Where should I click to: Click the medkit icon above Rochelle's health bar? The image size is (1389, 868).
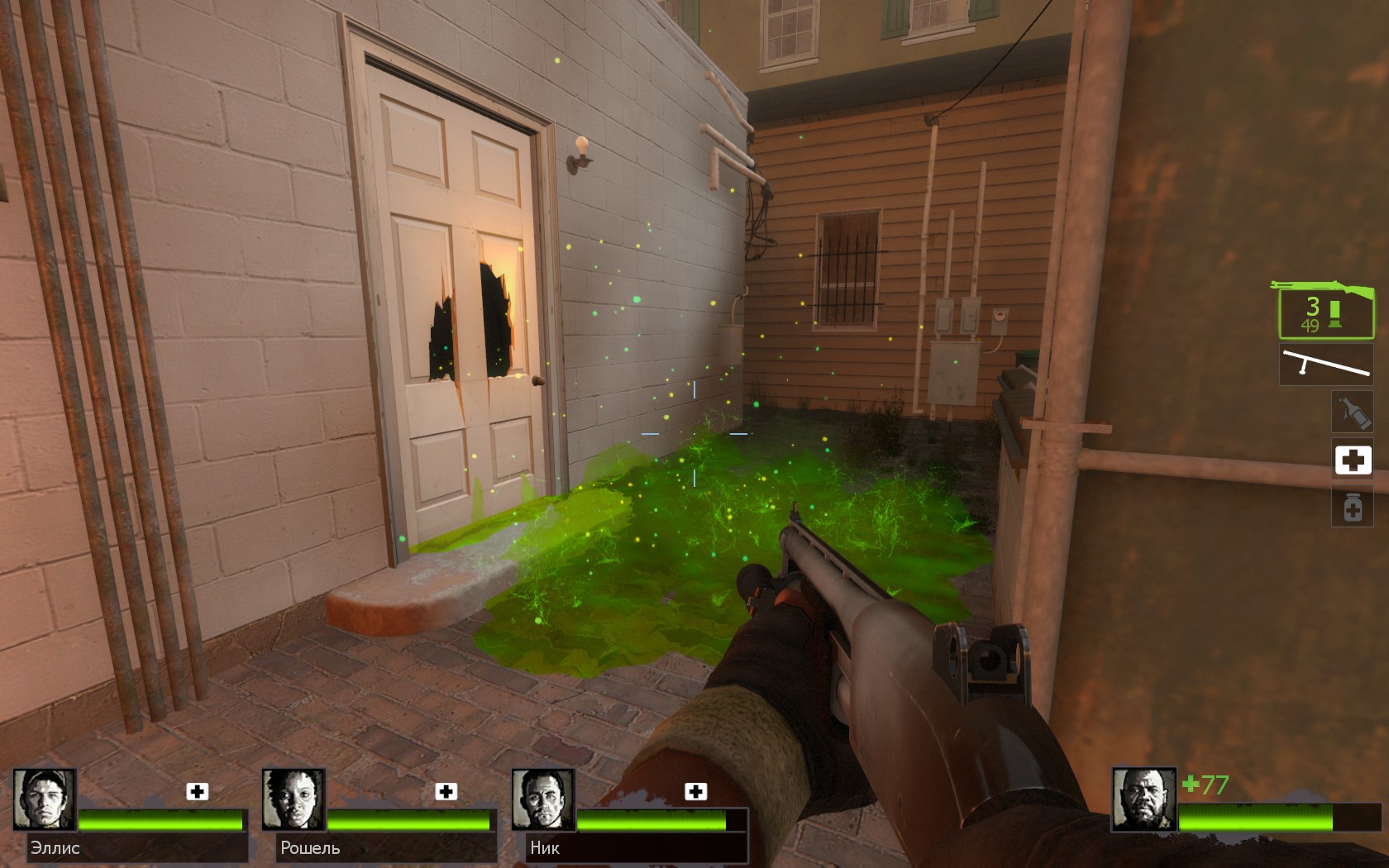click(446, 791)
